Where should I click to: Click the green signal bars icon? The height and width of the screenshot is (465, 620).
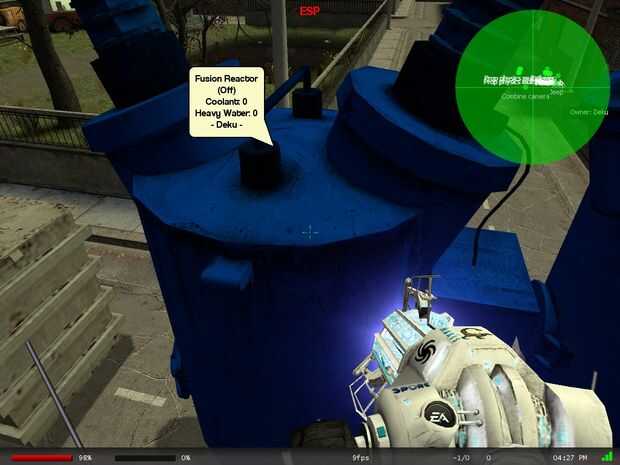click(607, 456)
